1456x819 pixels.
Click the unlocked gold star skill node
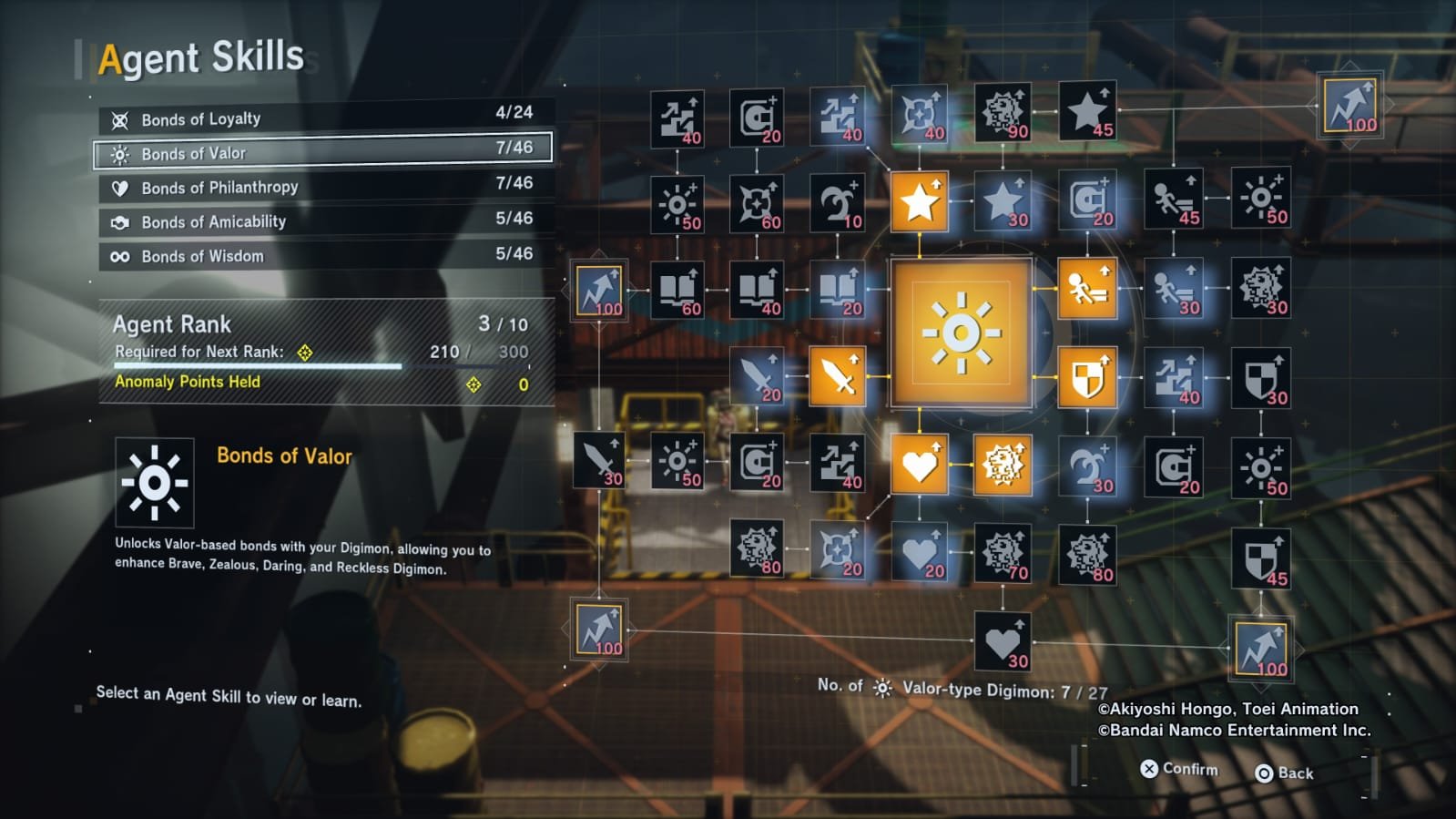tap(919, 200)
